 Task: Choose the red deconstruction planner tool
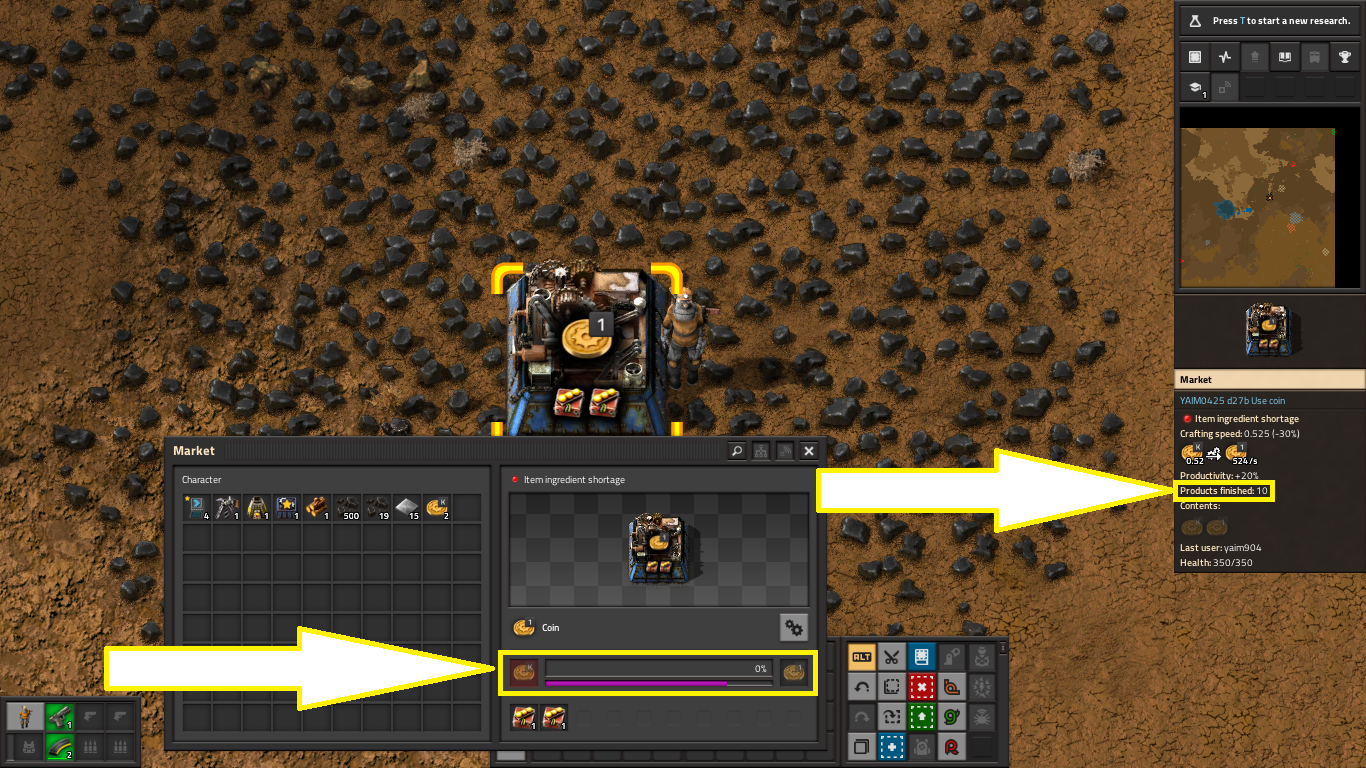[x=922, y=687]
